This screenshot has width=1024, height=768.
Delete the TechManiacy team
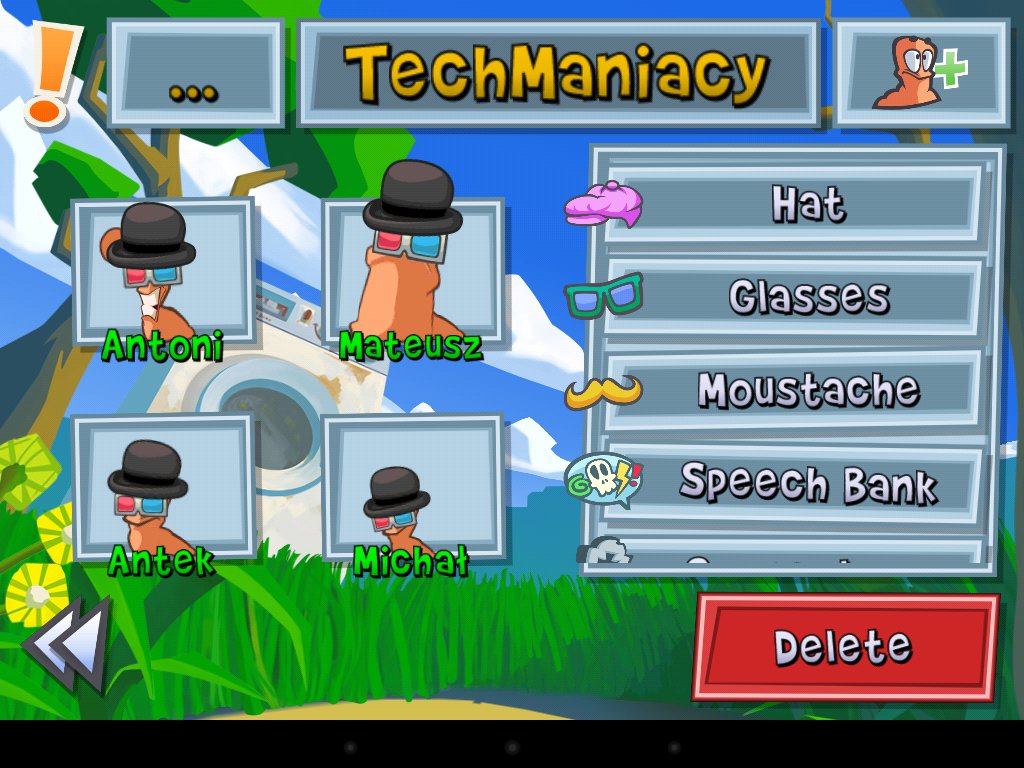845,647
